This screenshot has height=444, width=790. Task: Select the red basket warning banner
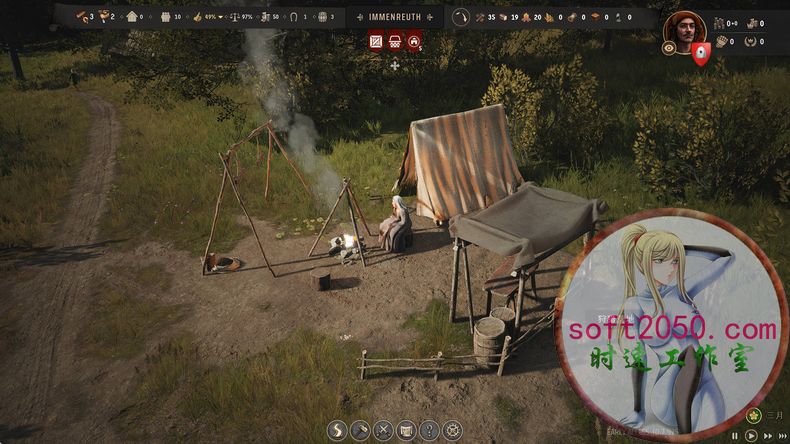coord(394,42)
